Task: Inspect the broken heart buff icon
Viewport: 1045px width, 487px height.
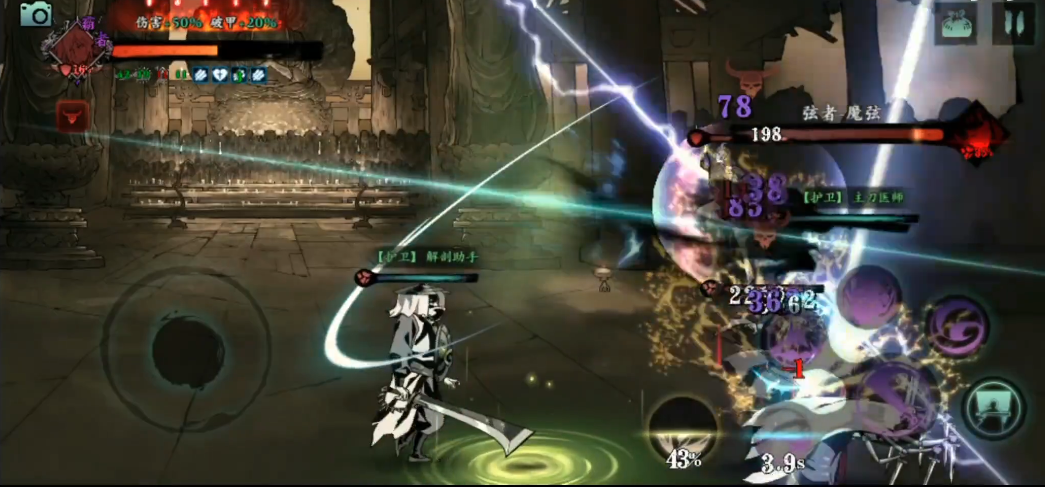Action: pyautogui.click(x=218, y=74)
